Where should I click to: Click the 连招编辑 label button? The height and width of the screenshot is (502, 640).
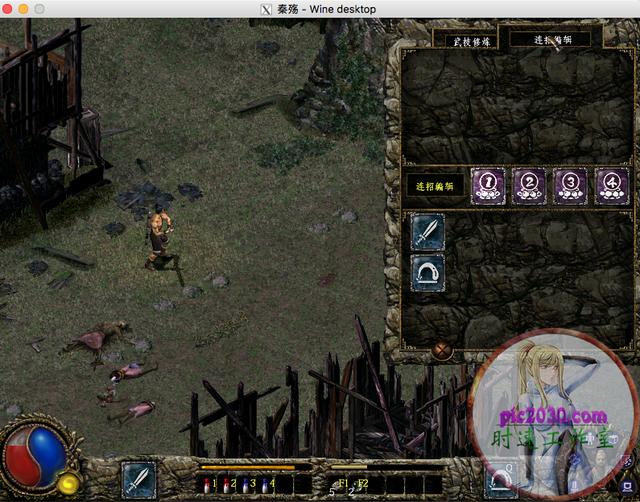(x=435, y=185)
